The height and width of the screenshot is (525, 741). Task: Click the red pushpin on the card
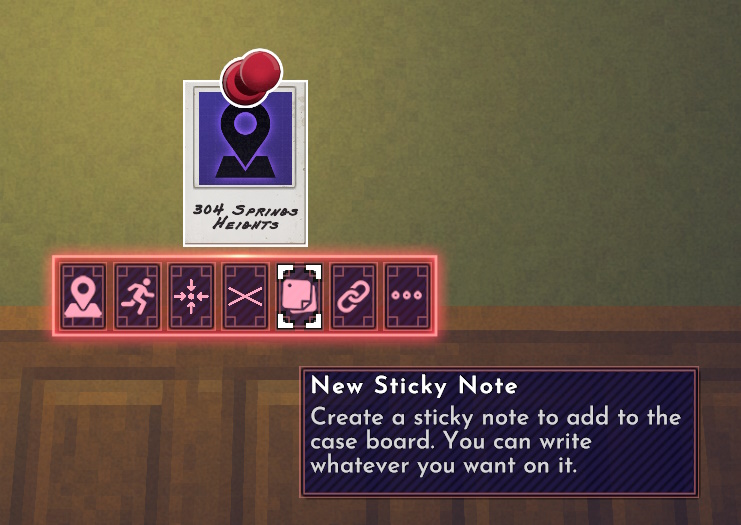[249, 77]
